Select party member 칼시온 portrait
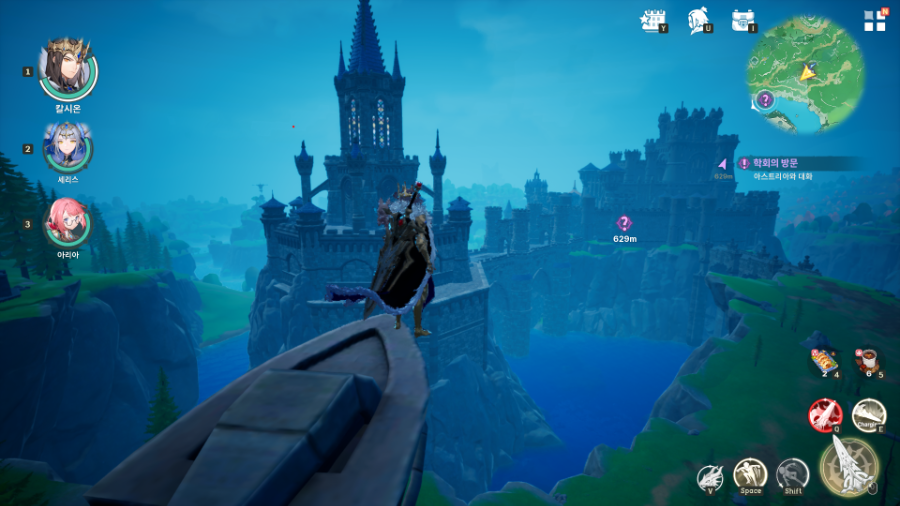 coord(67,66)
